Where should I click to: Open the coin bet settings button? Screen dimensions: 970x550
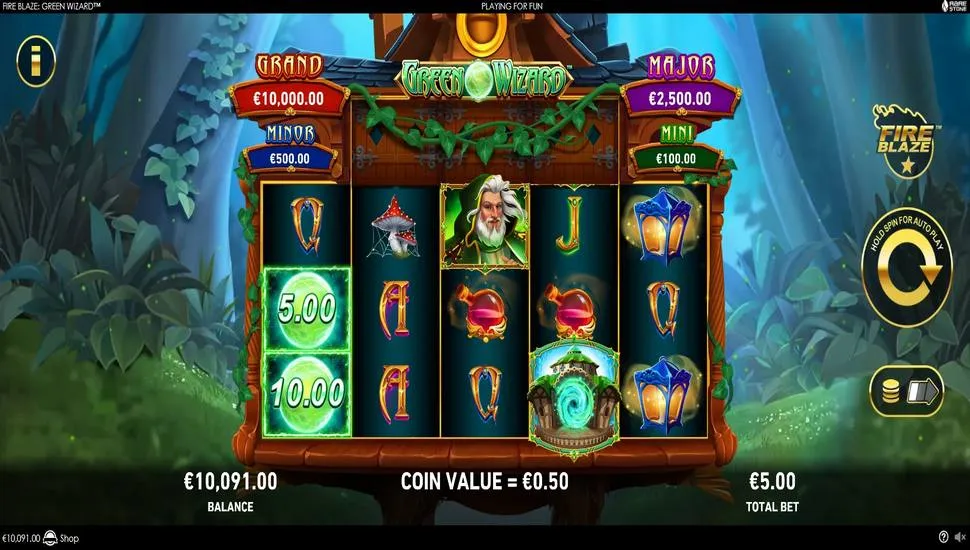coord(907,390)
